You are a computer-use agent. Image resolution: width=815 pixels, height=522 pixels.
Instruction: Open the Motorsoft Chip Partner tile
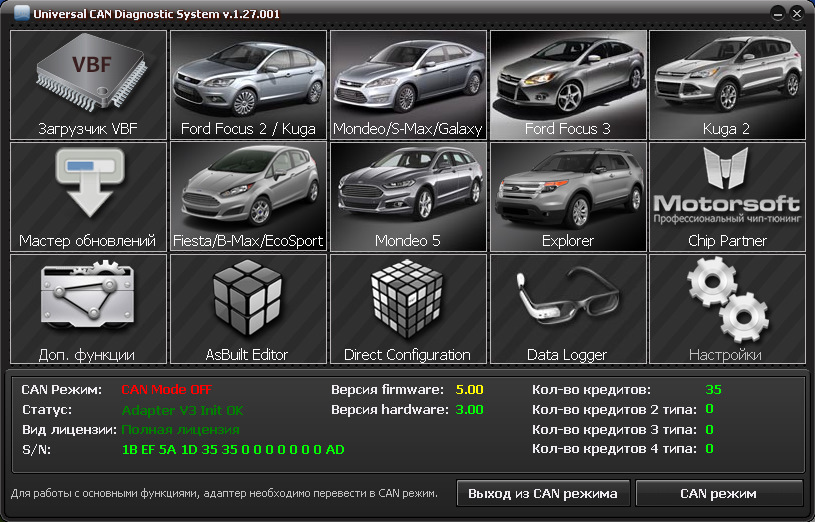(x=727, y=197)
